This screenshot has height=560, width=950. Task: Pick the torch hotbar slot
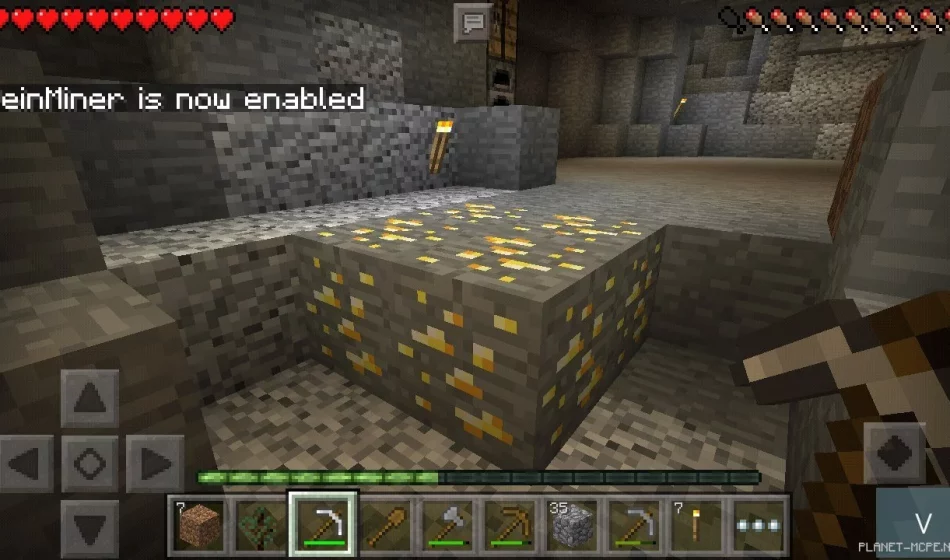coord(699,523)
